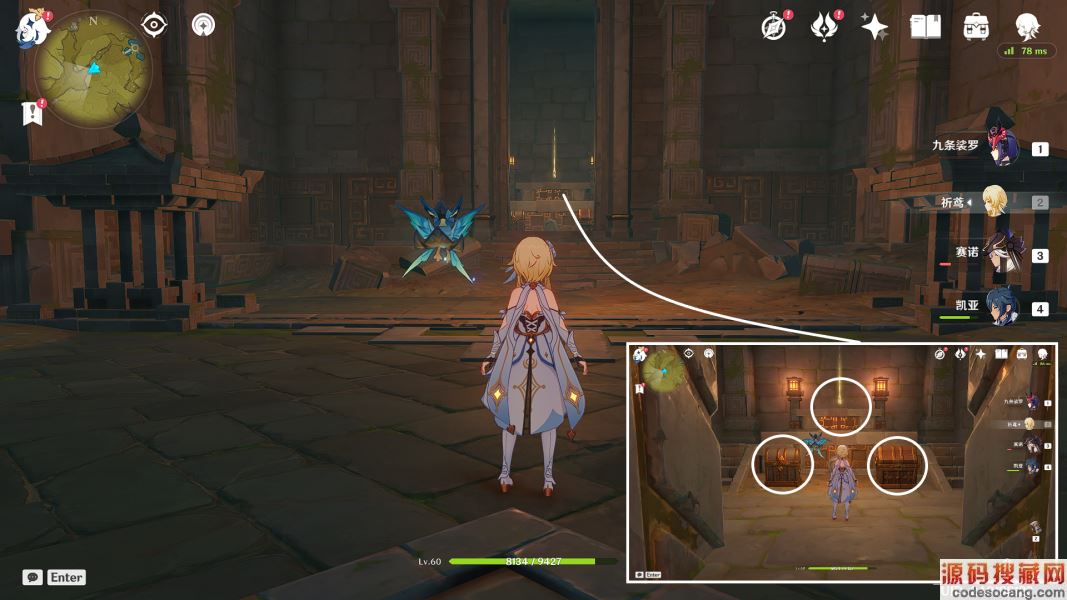
Task: Click the eye-shaped icon beside the minimap
Action: pyautogui.click(x=154, y=25)
